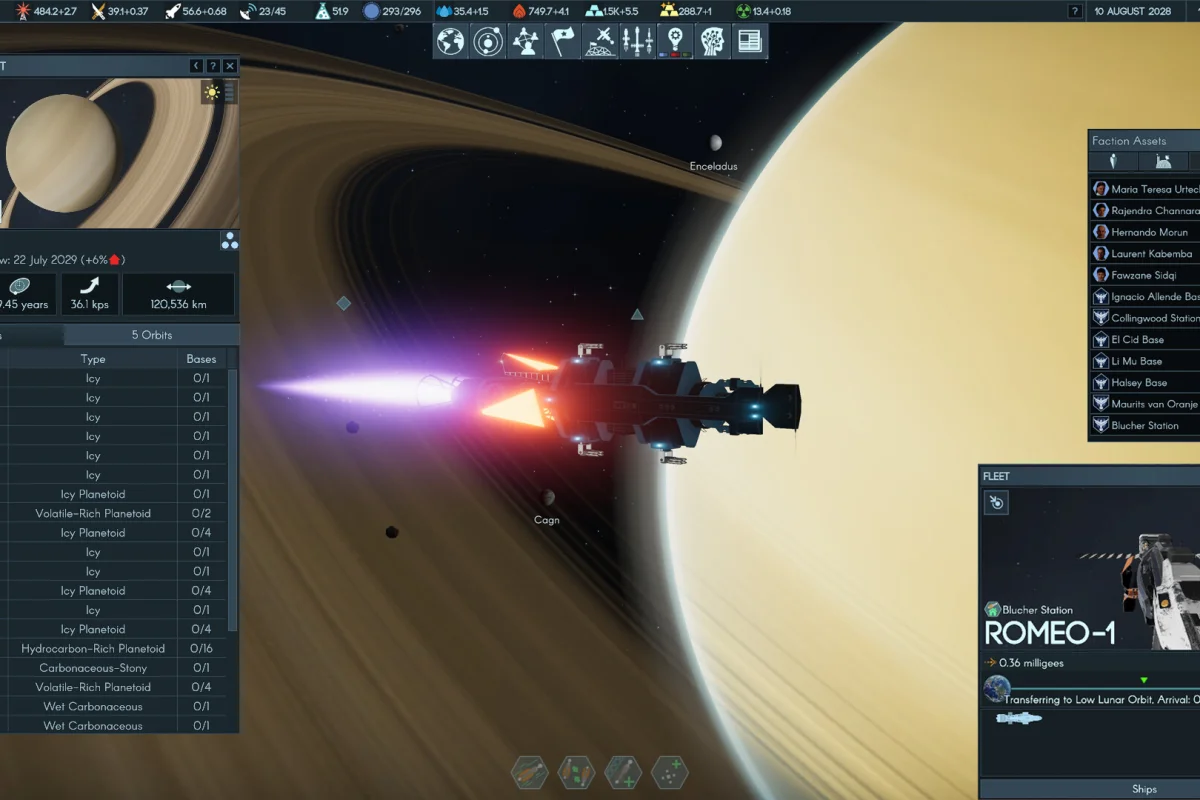The image size is (1200, 800).
Task: Close the Saturn planet panel
Action: [230, 66]
